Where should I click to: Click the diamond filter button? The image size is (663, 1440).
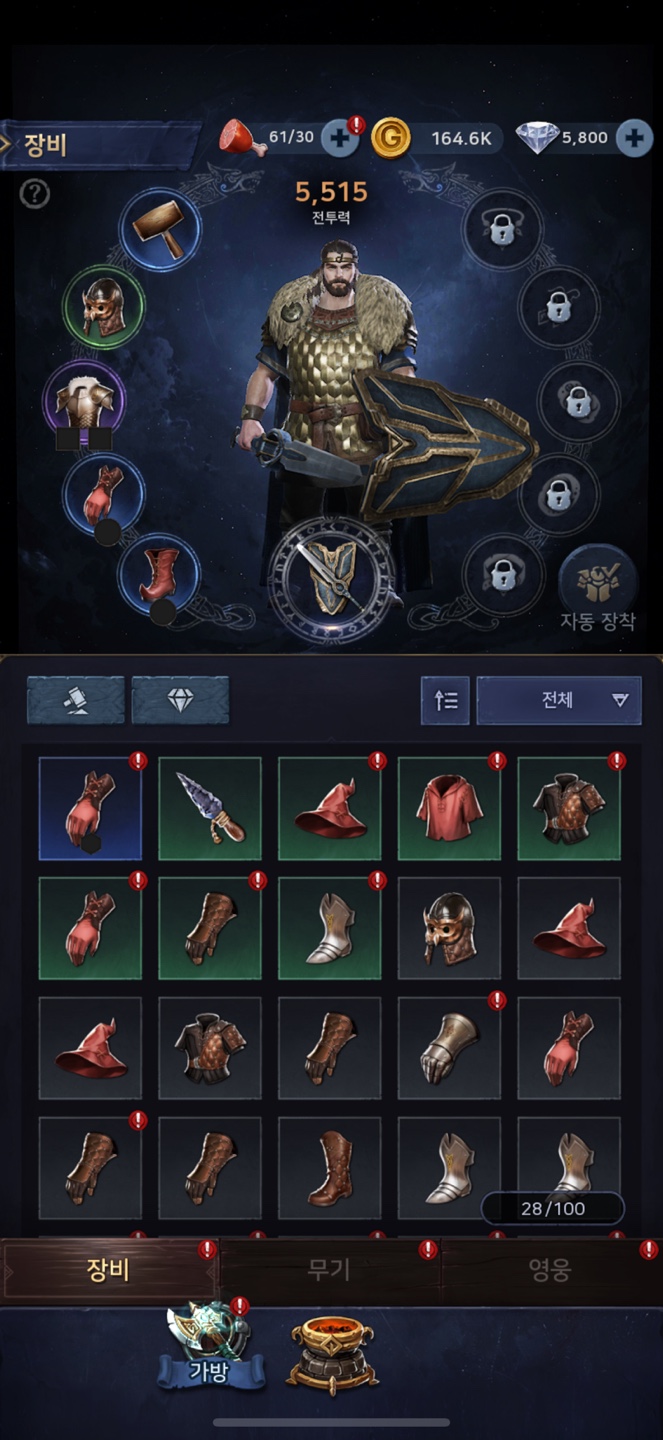[x=180, y=700]
